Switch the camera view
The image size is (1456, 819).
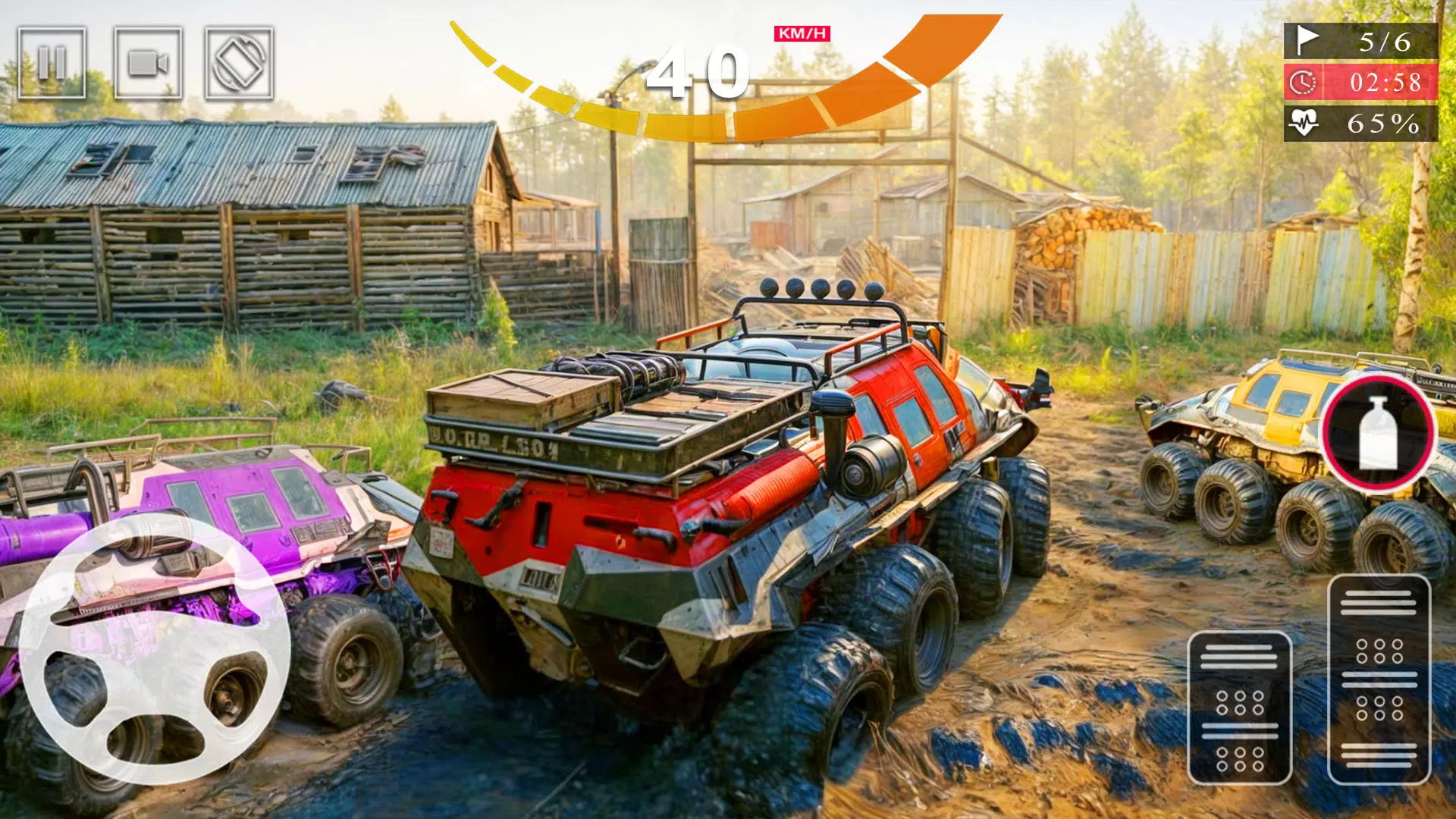(148, 63)
